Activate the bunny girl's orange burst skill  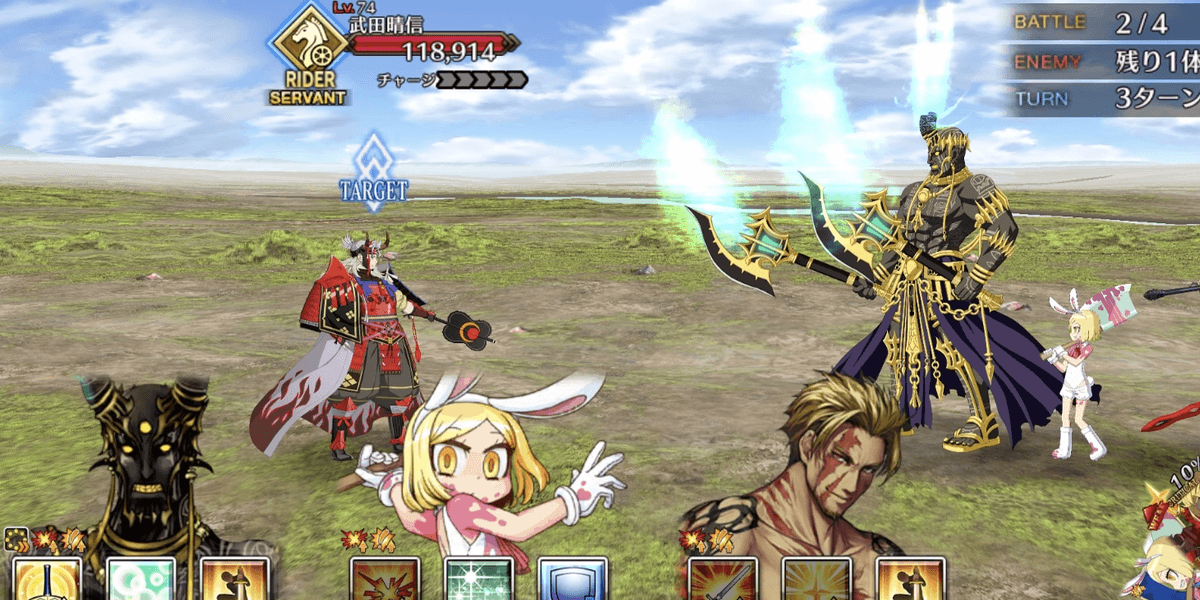click(385, 579)
